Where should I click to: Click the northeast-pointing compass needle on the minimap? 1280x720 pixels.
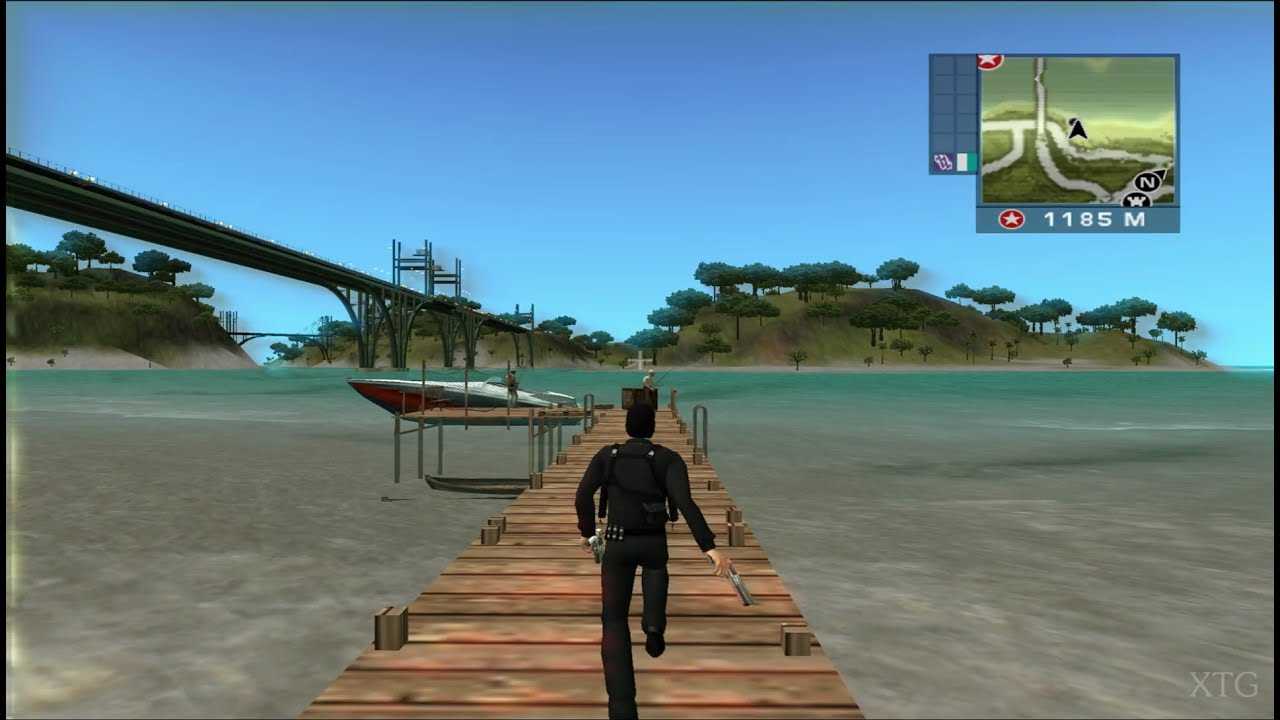[1160, 170]
